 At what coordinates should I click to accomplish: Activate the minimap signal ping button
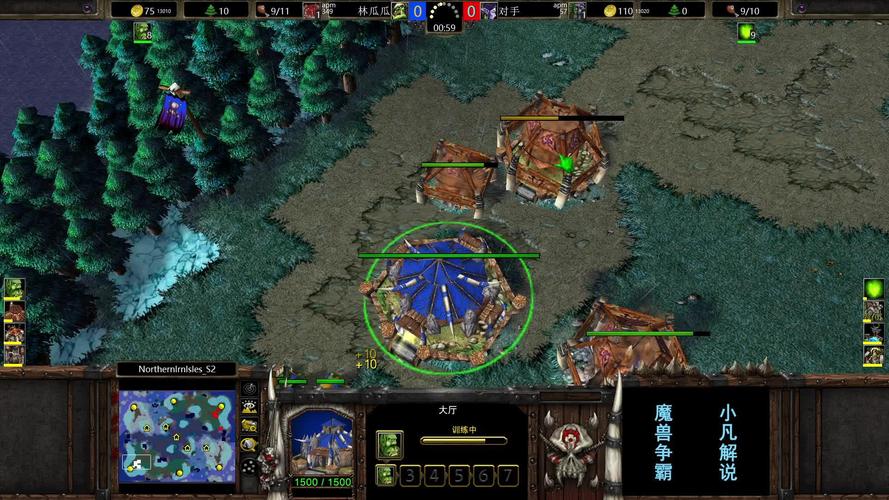coord(248,390)
